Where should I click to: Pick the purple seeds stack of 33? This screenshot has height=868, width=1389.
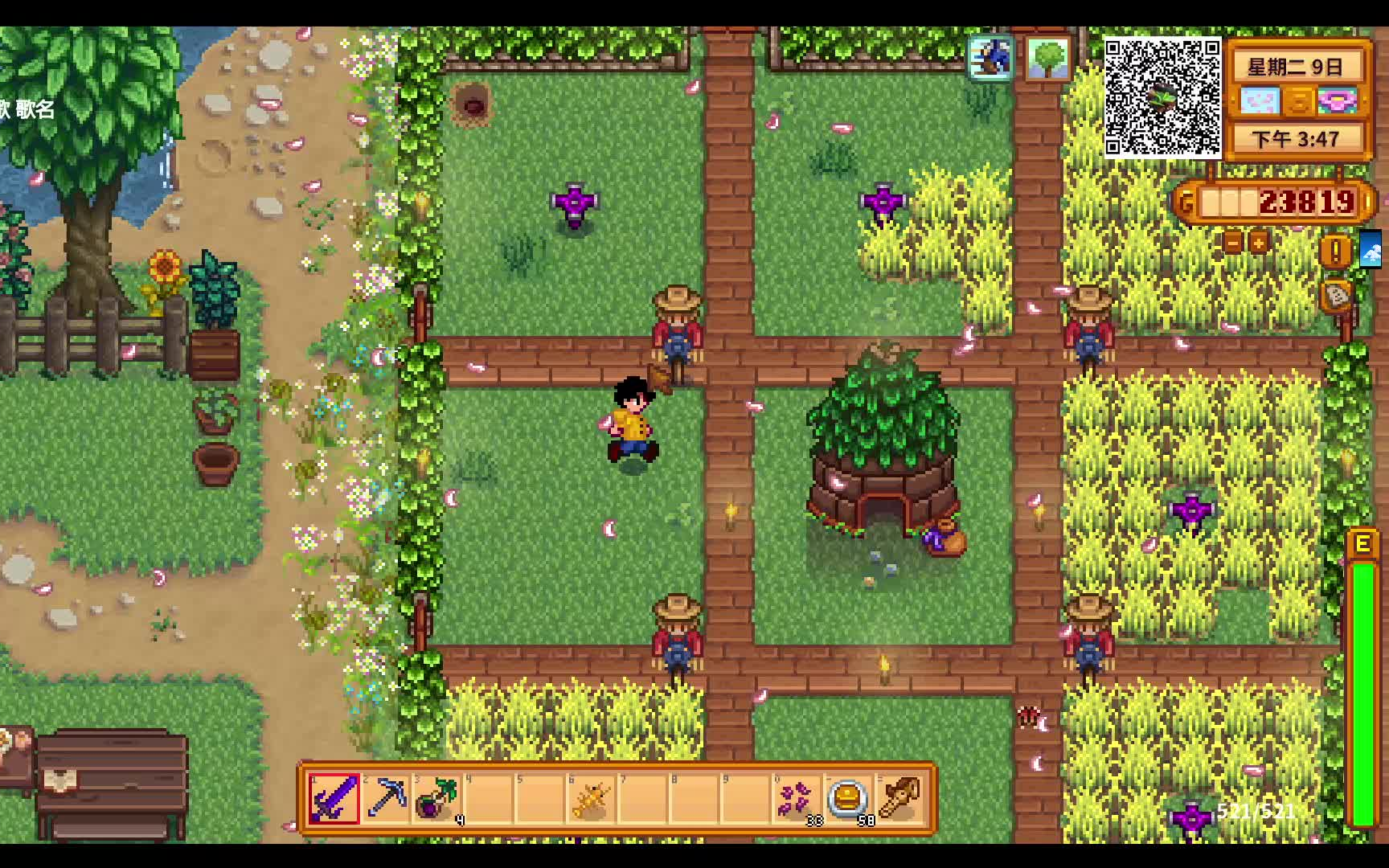797,798
